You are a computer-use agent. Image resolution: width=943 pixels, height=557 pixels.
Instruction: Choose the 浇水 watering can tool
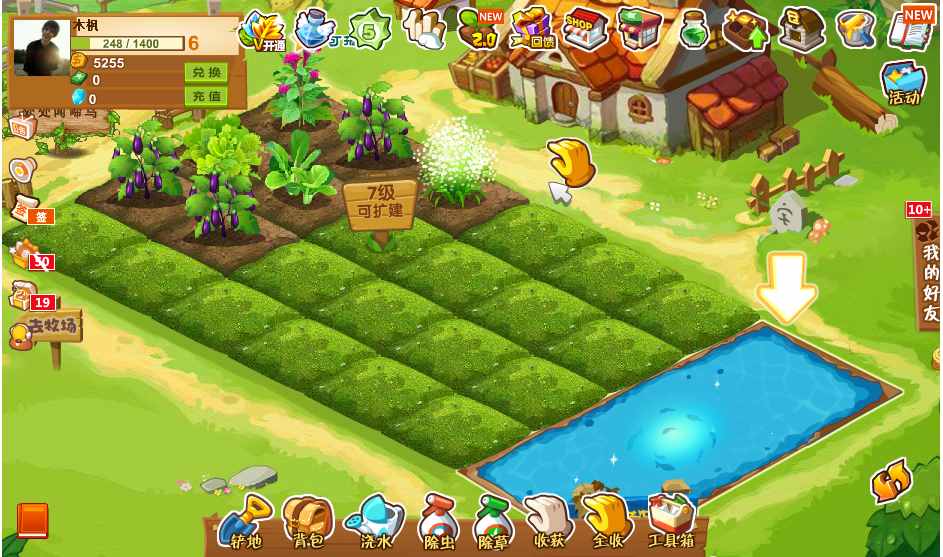click(x=375, y=522)
